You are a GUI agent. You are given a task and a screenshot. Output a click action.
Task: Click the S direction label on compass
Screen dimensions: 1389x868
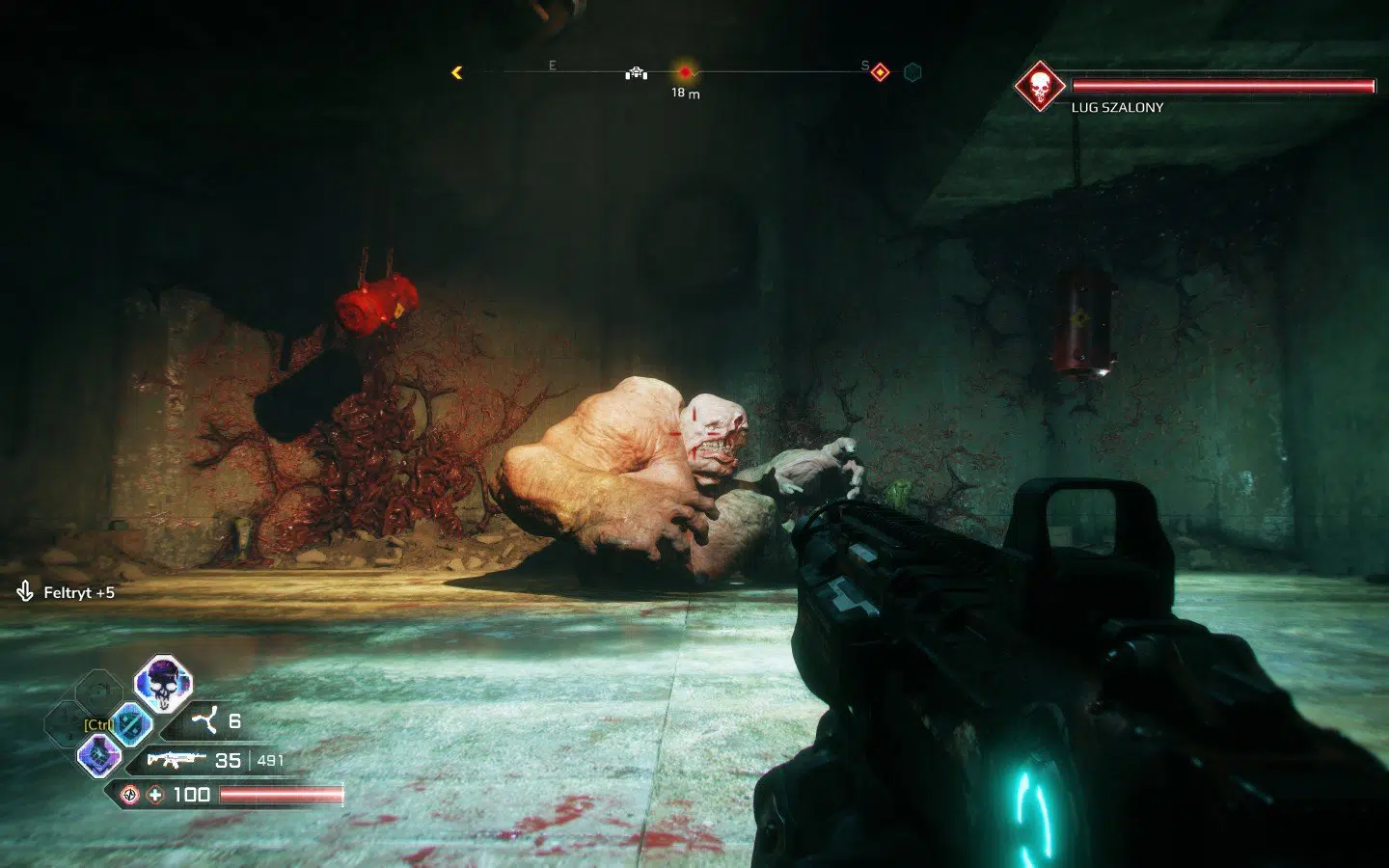click(x=864, y=66)
